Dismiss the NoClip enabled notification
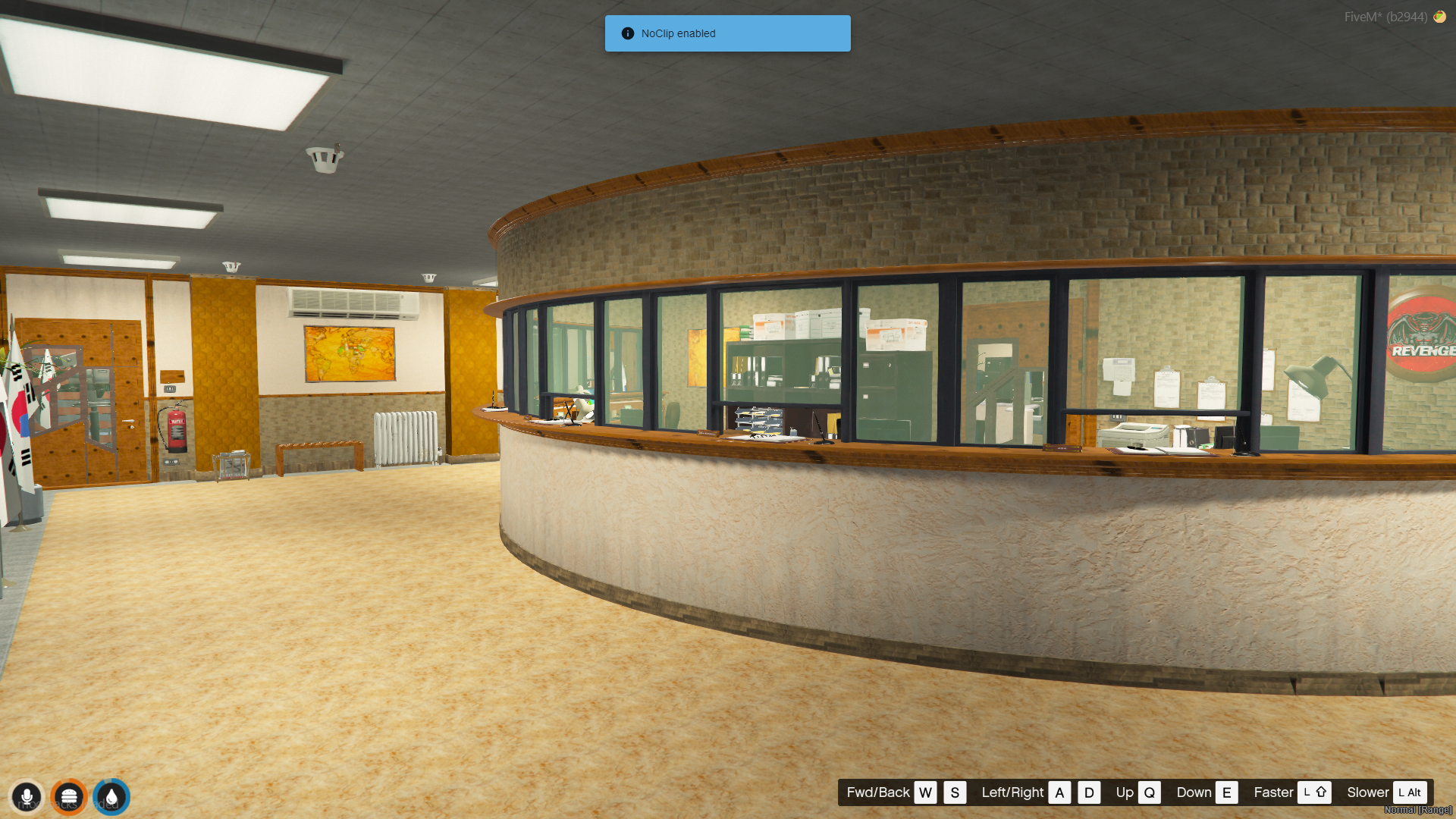 coord(727,33)
